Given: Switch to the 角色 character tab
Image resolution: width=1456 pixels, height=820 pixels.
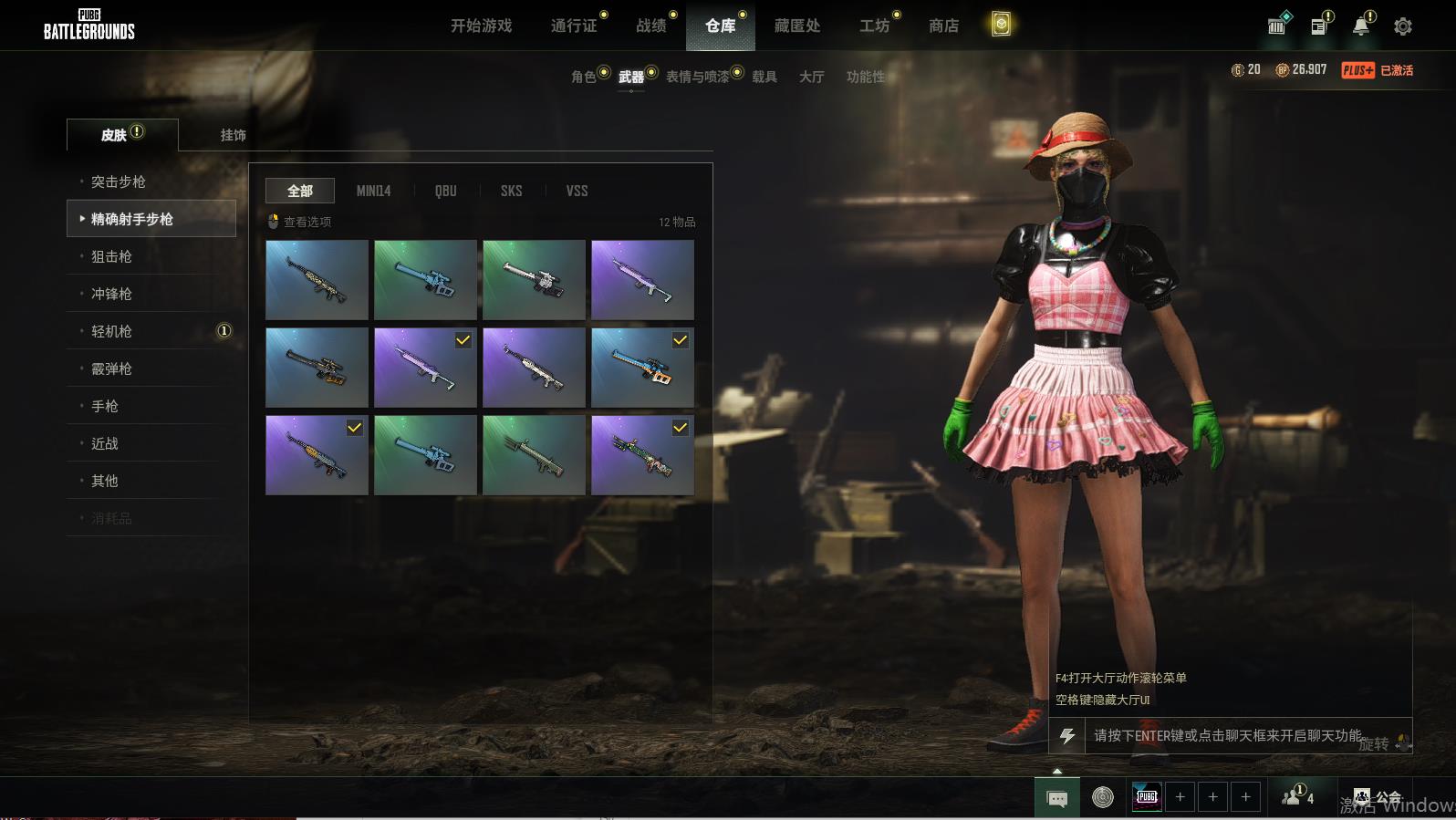Looking at the screenshot, I should 584,77.
